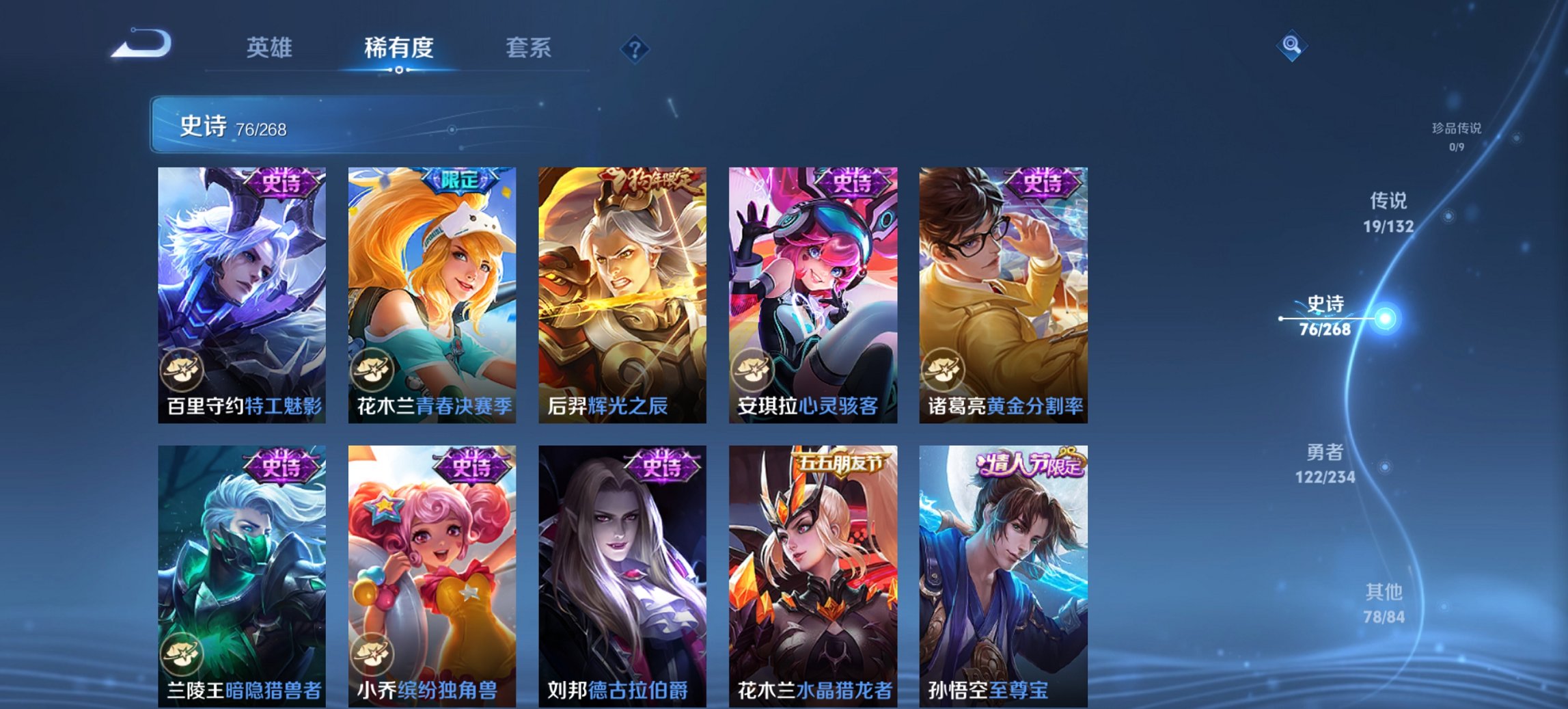1568x709 pixels.
Task: Switch to the 套系 tab
Action: 529,48
